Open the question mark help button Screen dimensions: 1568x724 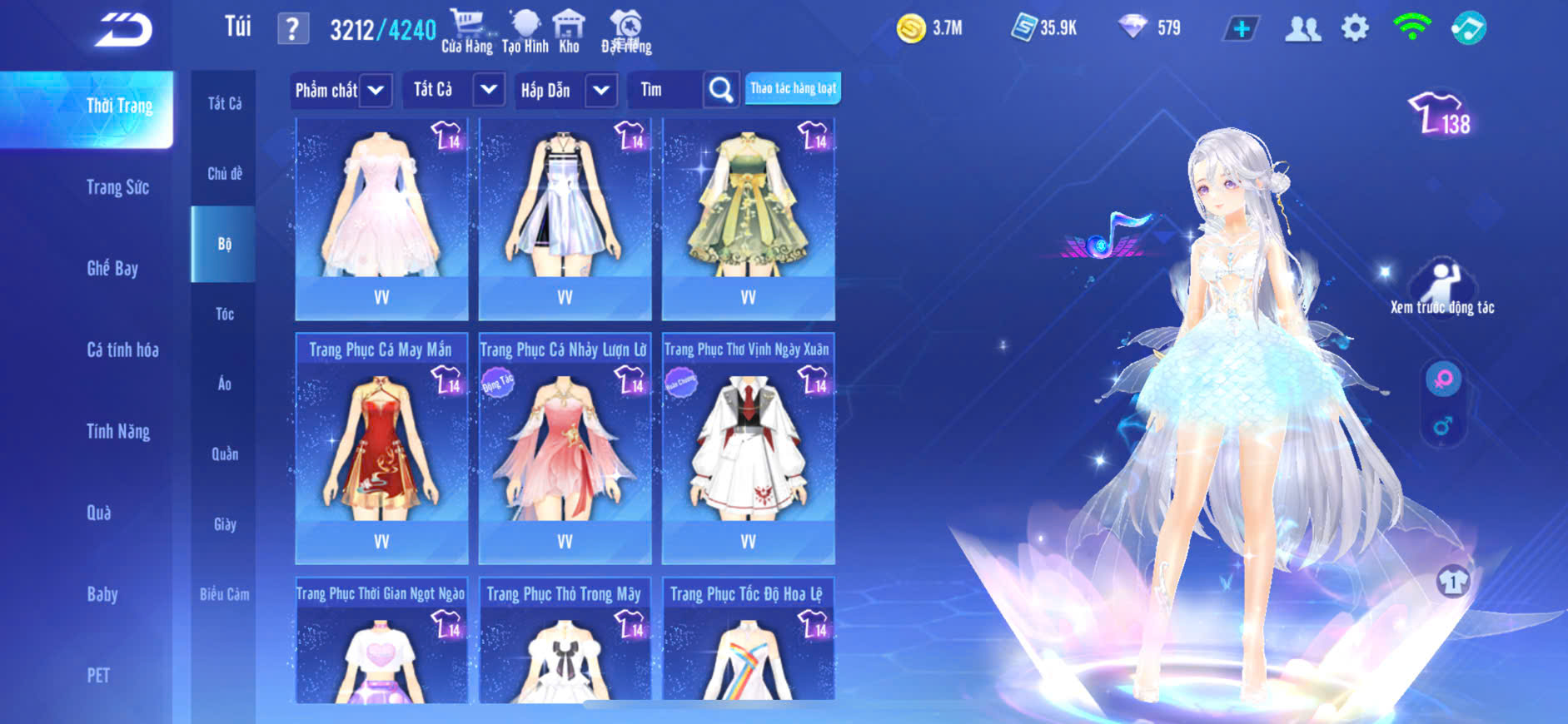click(292, 30)
